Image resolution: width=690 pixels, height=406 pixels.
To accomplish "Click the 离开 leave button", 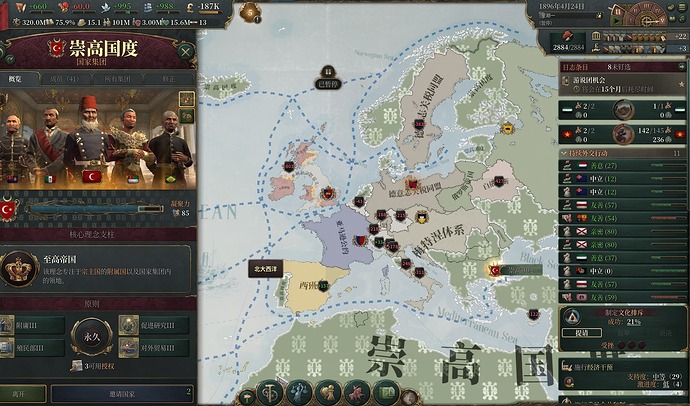I will point(23,394).
